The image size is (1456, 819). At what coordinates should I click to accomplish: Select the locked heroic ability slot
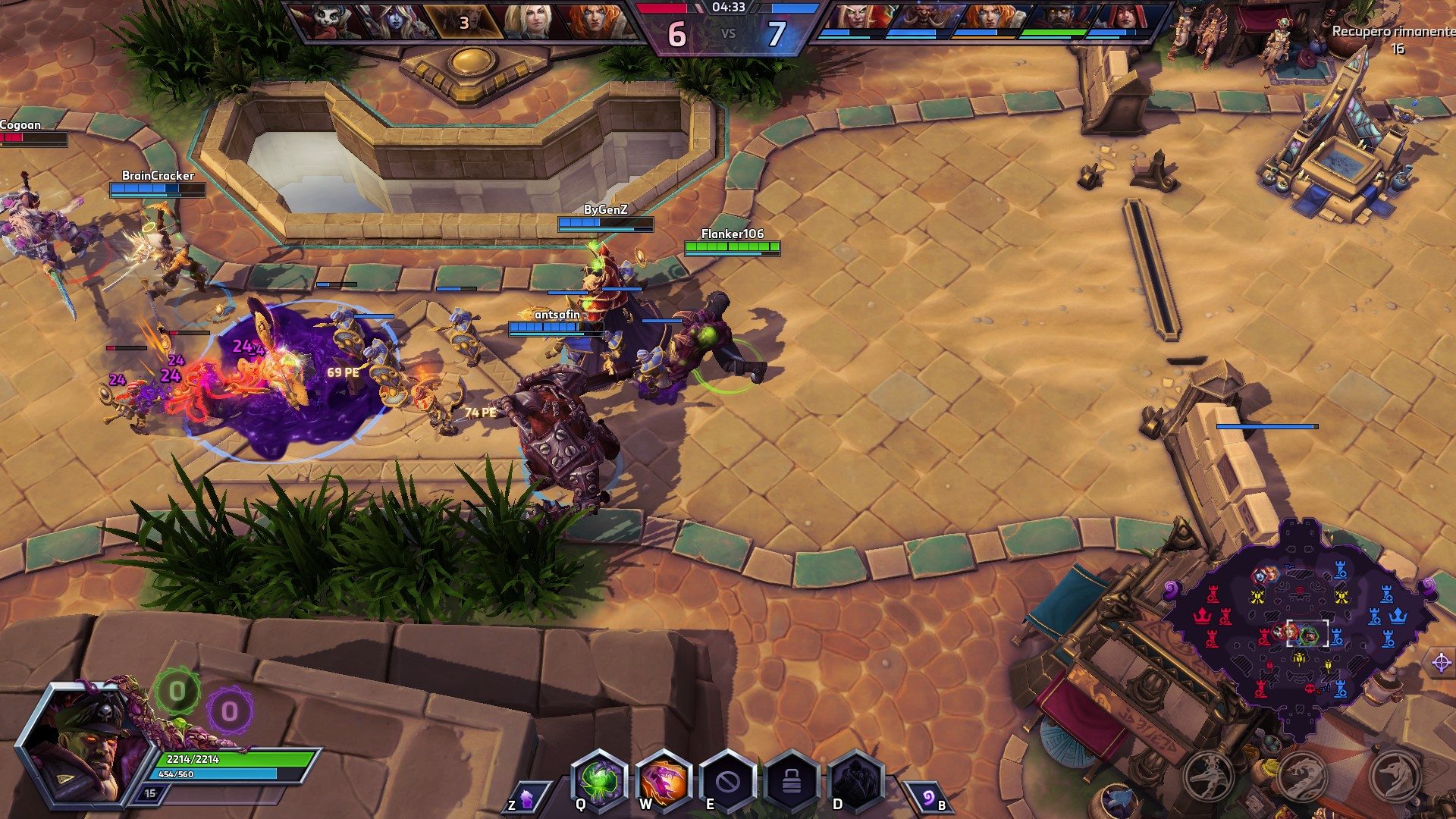[x=792, y=780]
